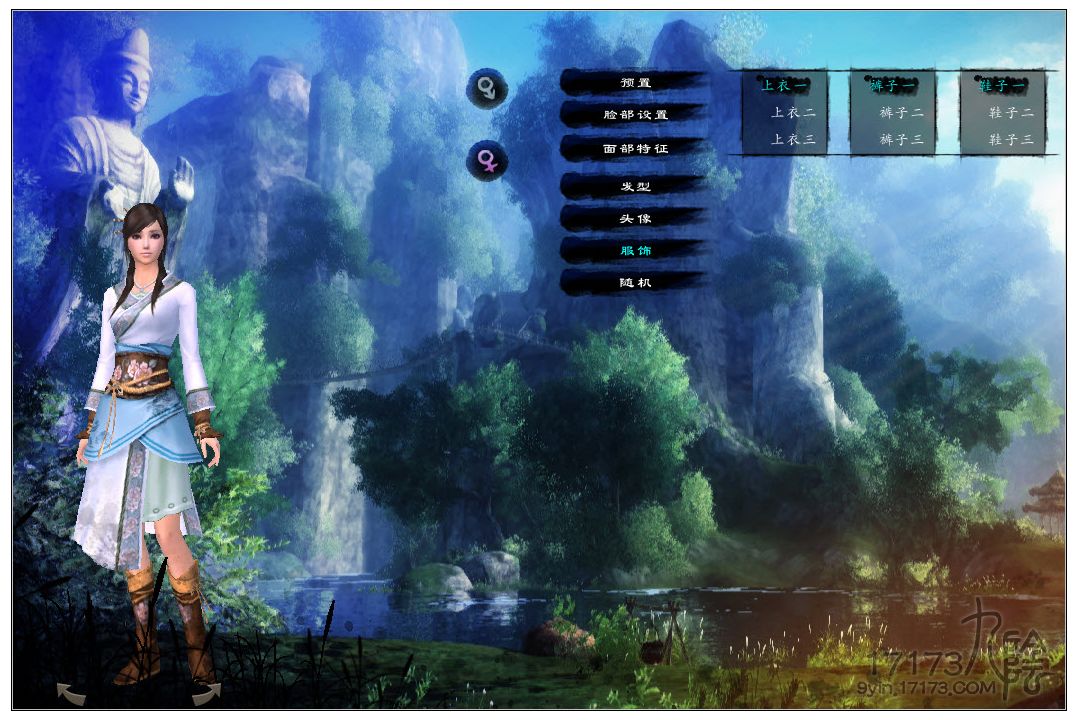Image resolution: width=1078 pixels, height=720 pixels.
Task: Pick the 鞋子三 shoes option
Action: pos(1011,140)
